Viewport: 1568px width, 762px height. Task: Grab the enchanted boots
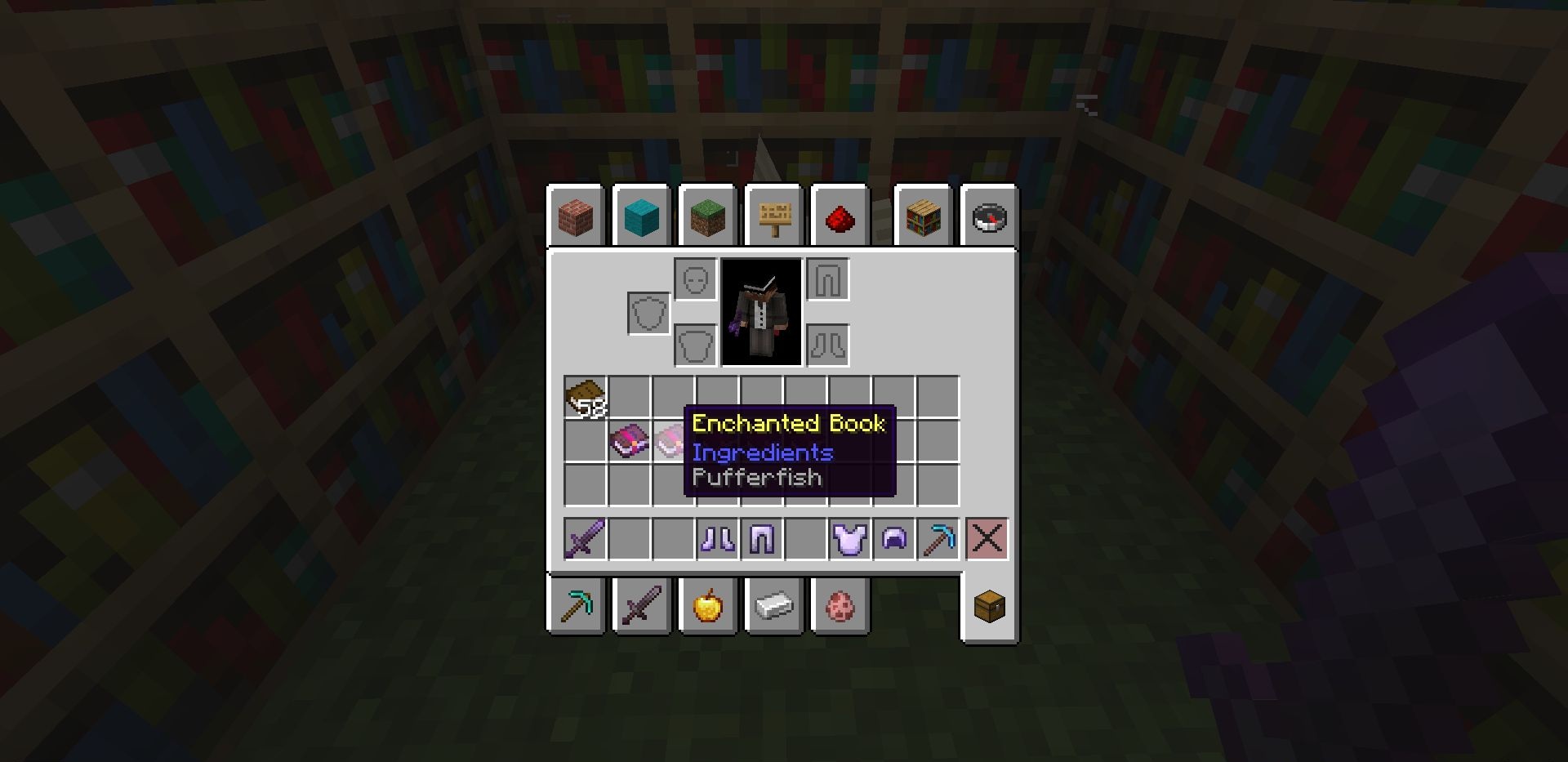click(716, 537)
